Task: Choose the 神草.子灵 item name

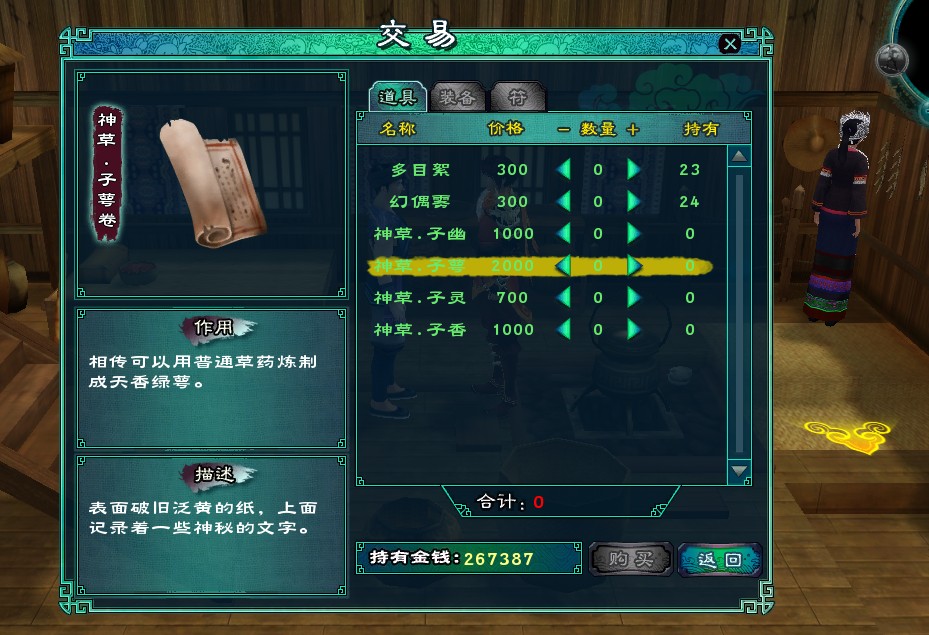Action: click(x=420, y=298)
